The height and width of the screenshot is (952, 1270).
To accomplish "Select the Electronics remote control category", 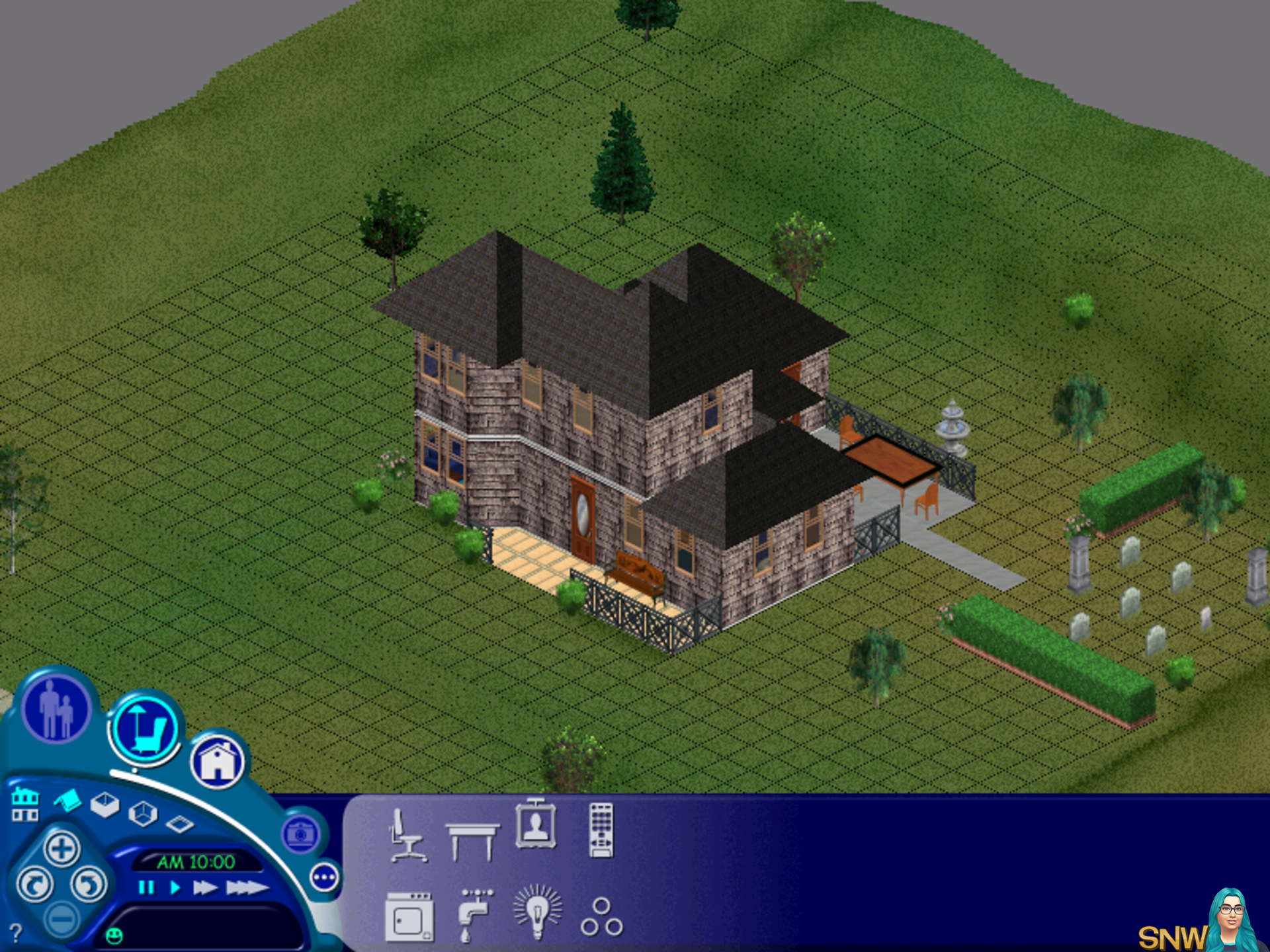I will (x=601, y=830).
